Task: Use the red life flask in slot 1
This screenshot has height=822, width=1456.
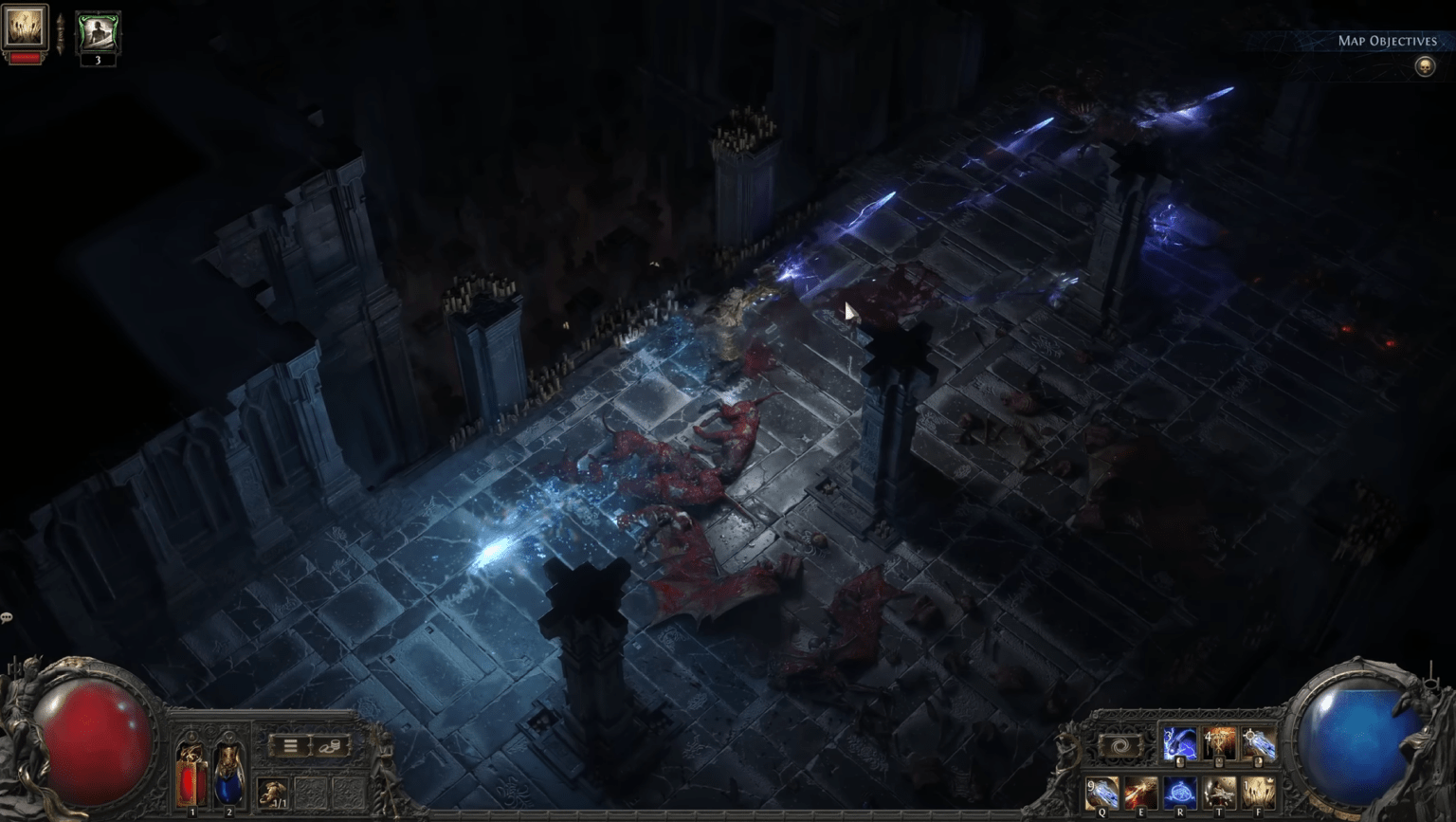Action: coord(191,775)
